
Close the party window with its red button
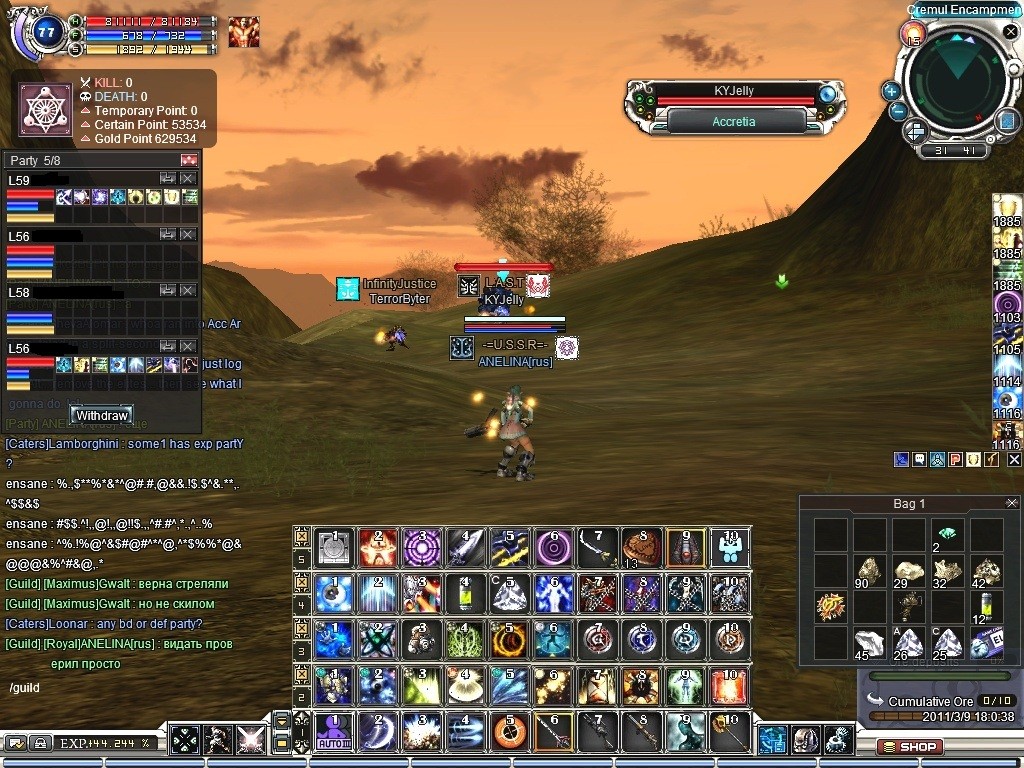click(x=189, y=160)
